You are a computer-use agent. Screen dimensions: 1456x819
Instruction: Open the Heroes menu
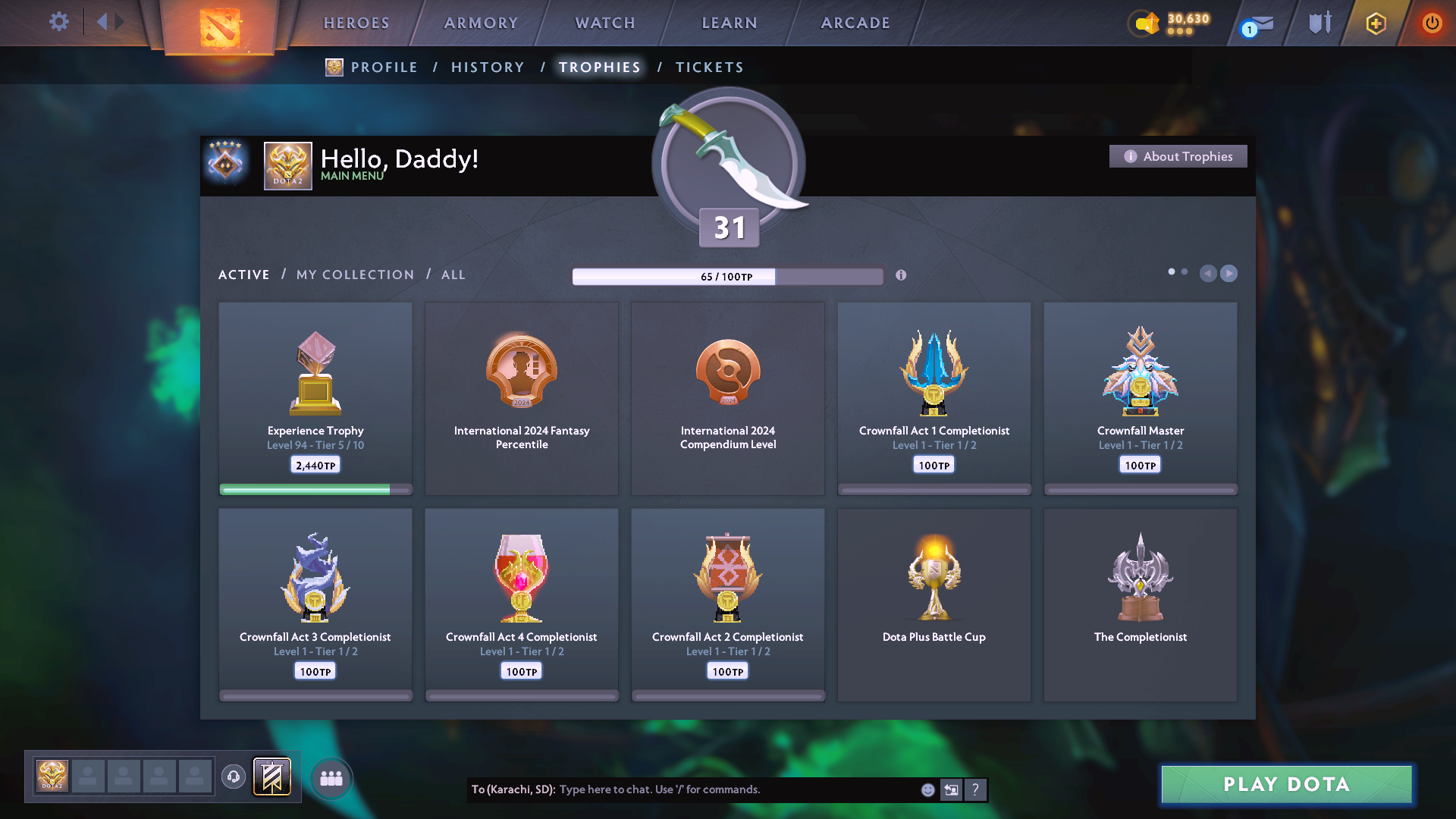[x=356, y=23]
